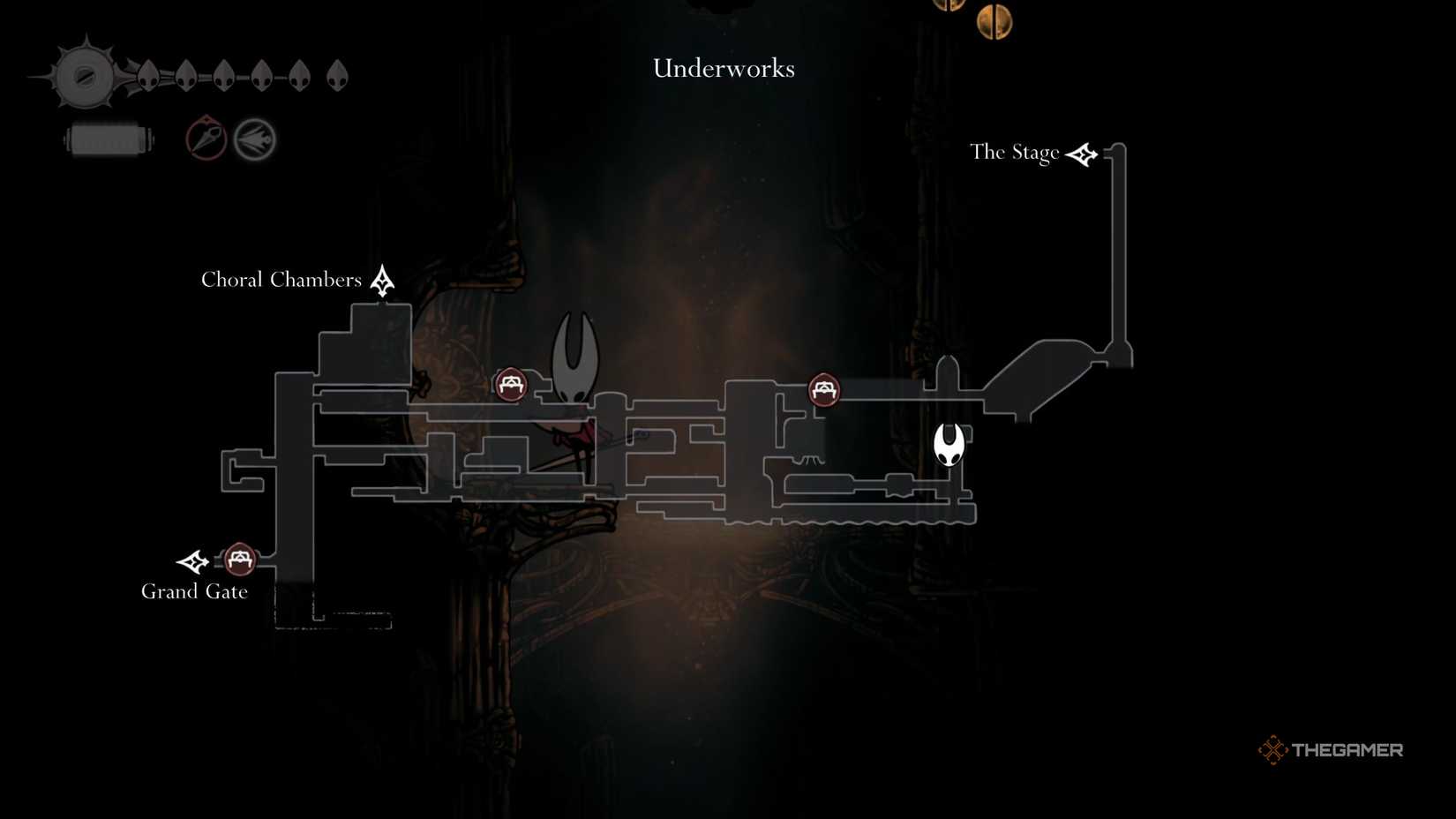Click the Grand Gate label
1456x819 pixels.
coord(193,591)
